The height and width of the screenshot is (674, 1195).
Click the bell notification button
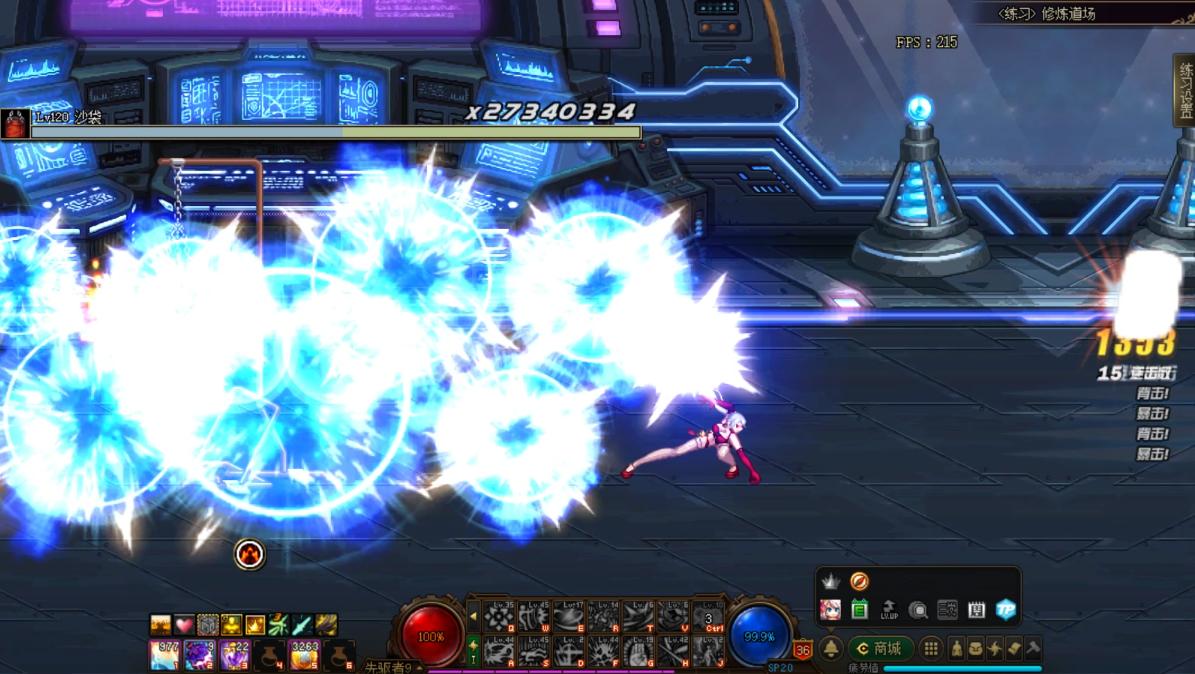831,649
